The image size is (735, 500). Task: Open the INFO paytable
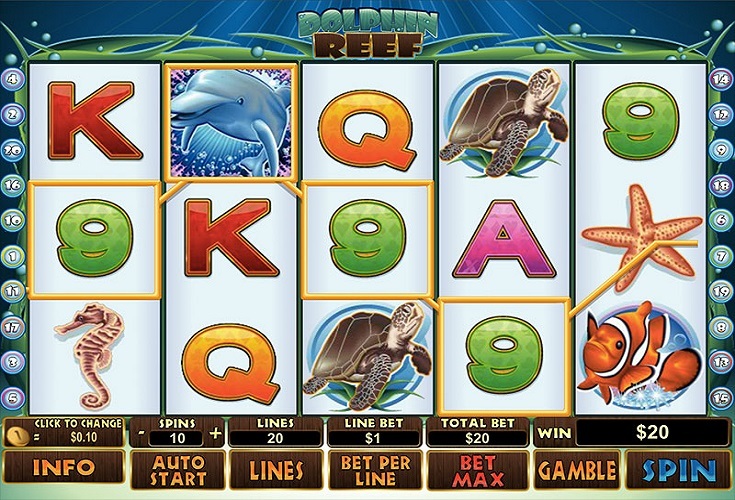pyautogui.click(x=63, y=468)
